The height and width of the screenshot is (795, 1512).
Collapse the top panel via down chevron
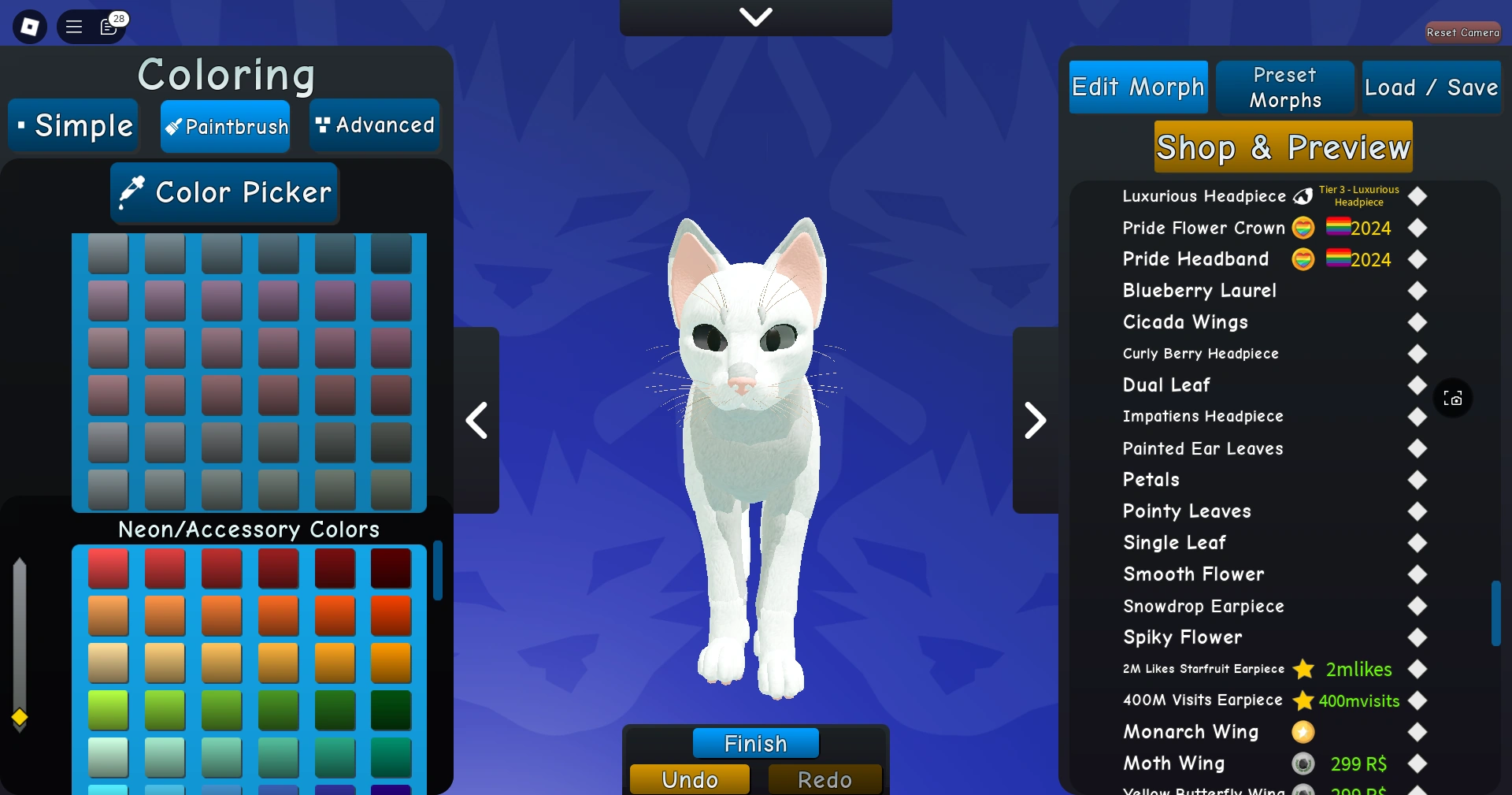755,17
